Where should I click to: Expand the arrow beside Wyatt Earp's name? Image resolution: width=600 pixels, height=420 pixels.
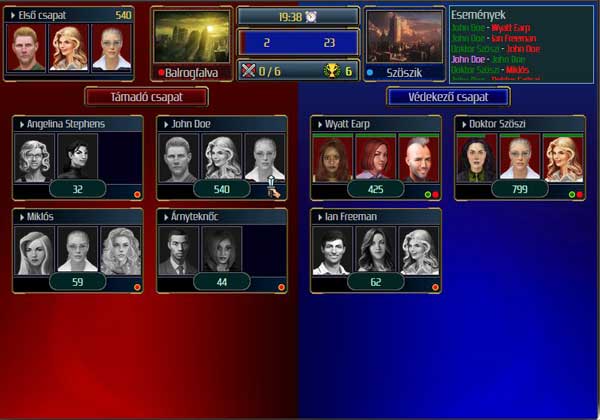pos(318,124)
